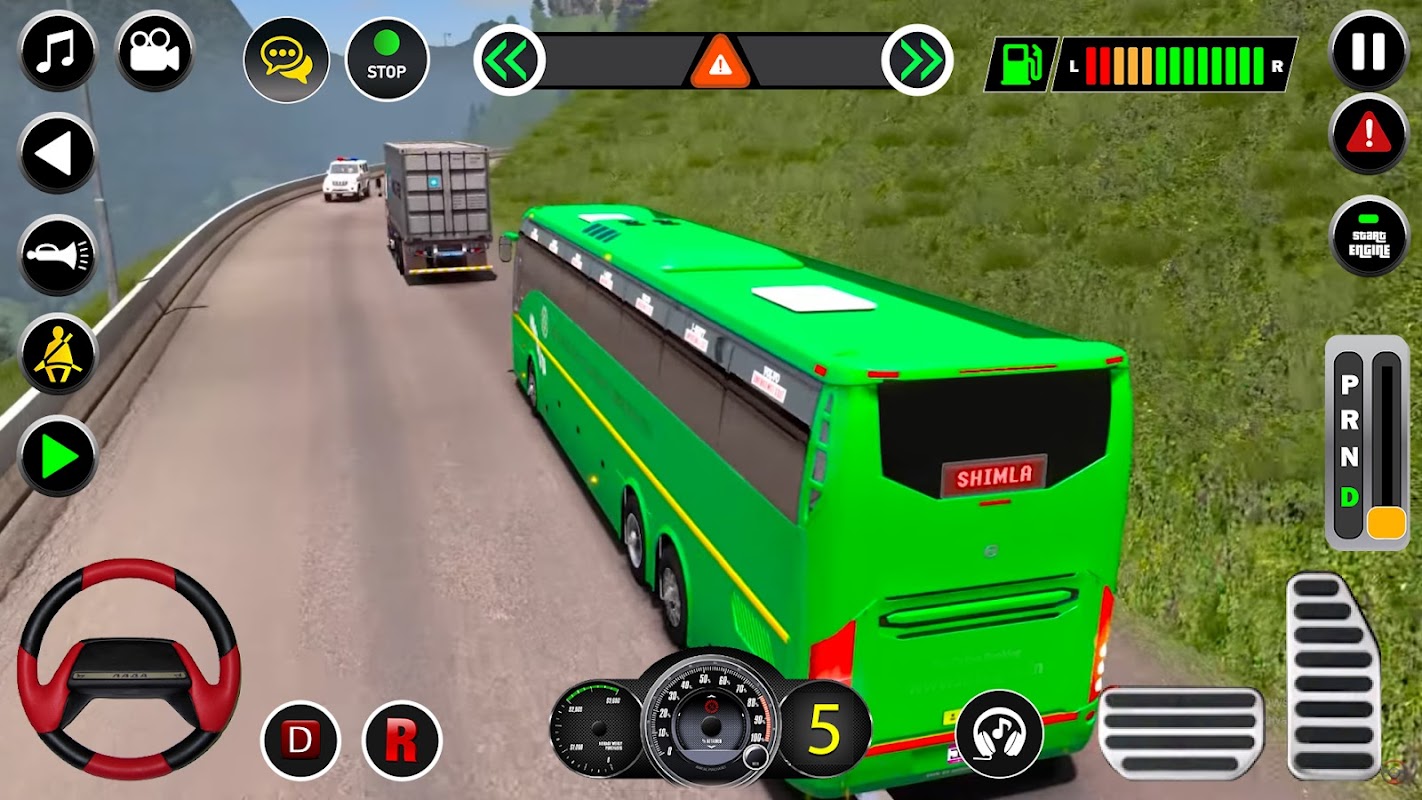This screenshot has width=1422, height=800.
Task: Honk the horn button
Action: point(57,255)
